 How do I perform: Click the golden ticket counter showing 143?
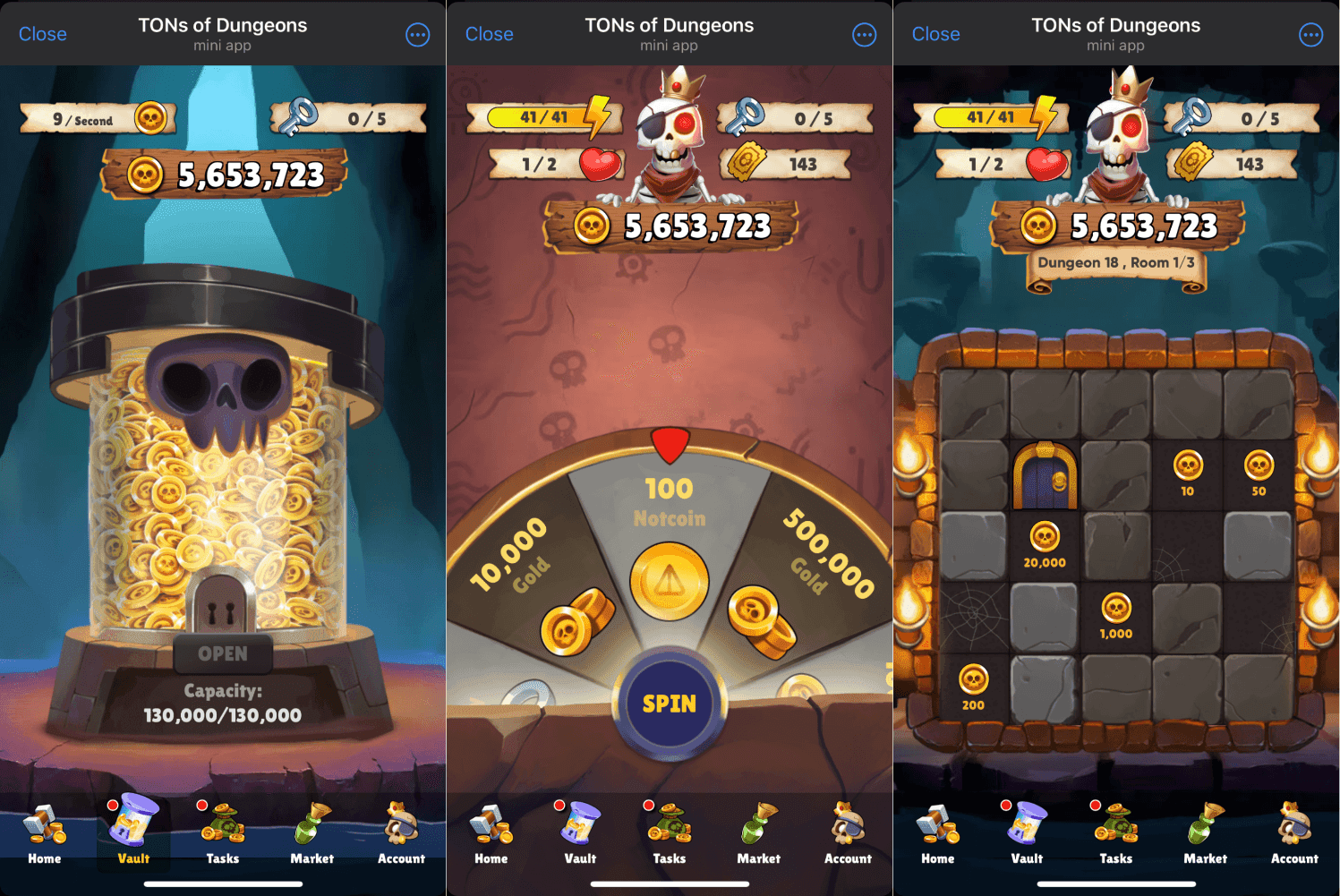(788, 164)
